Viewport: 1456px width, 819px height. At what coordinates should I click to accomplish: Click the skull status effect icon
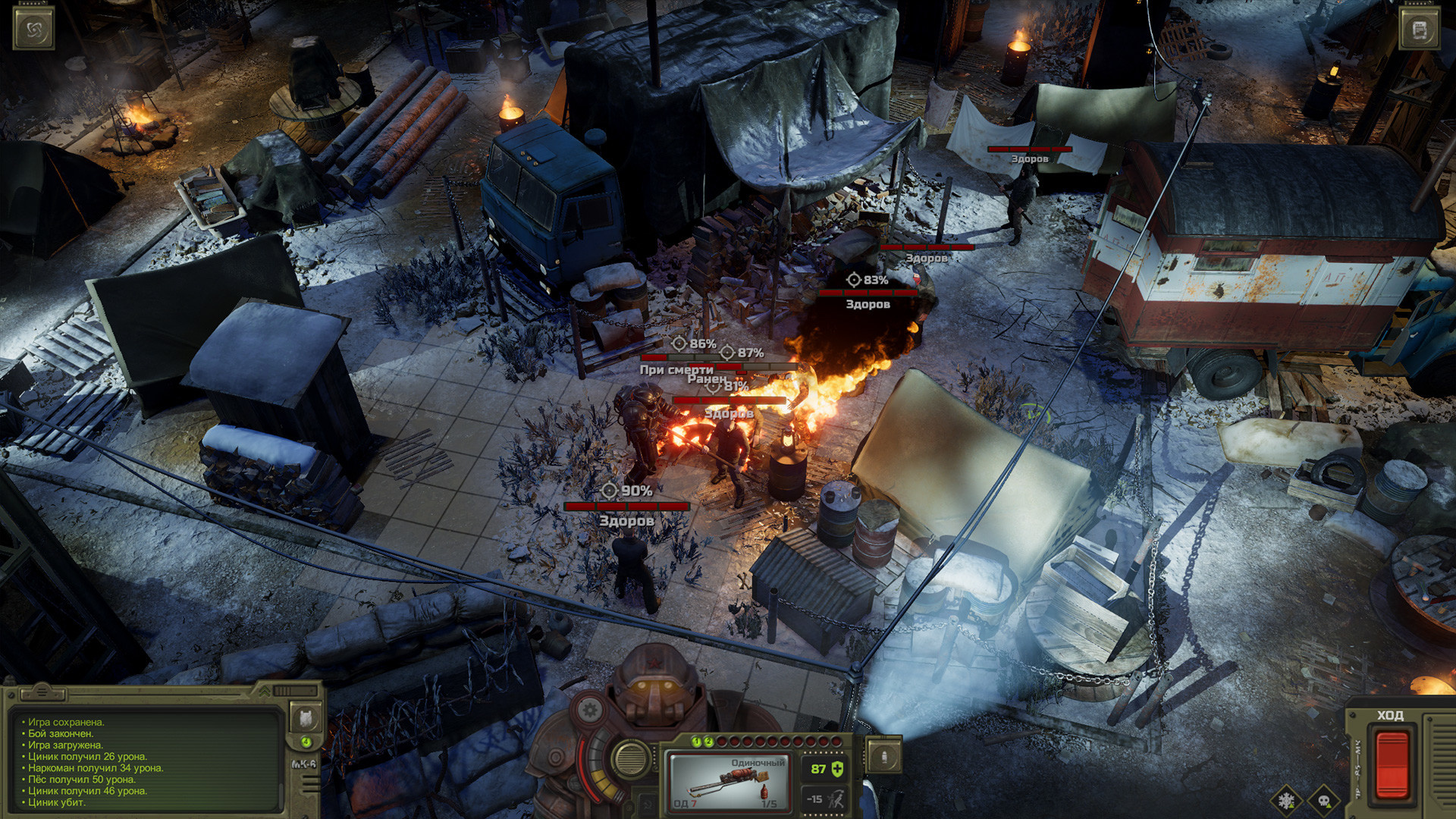coord(1323,802)
